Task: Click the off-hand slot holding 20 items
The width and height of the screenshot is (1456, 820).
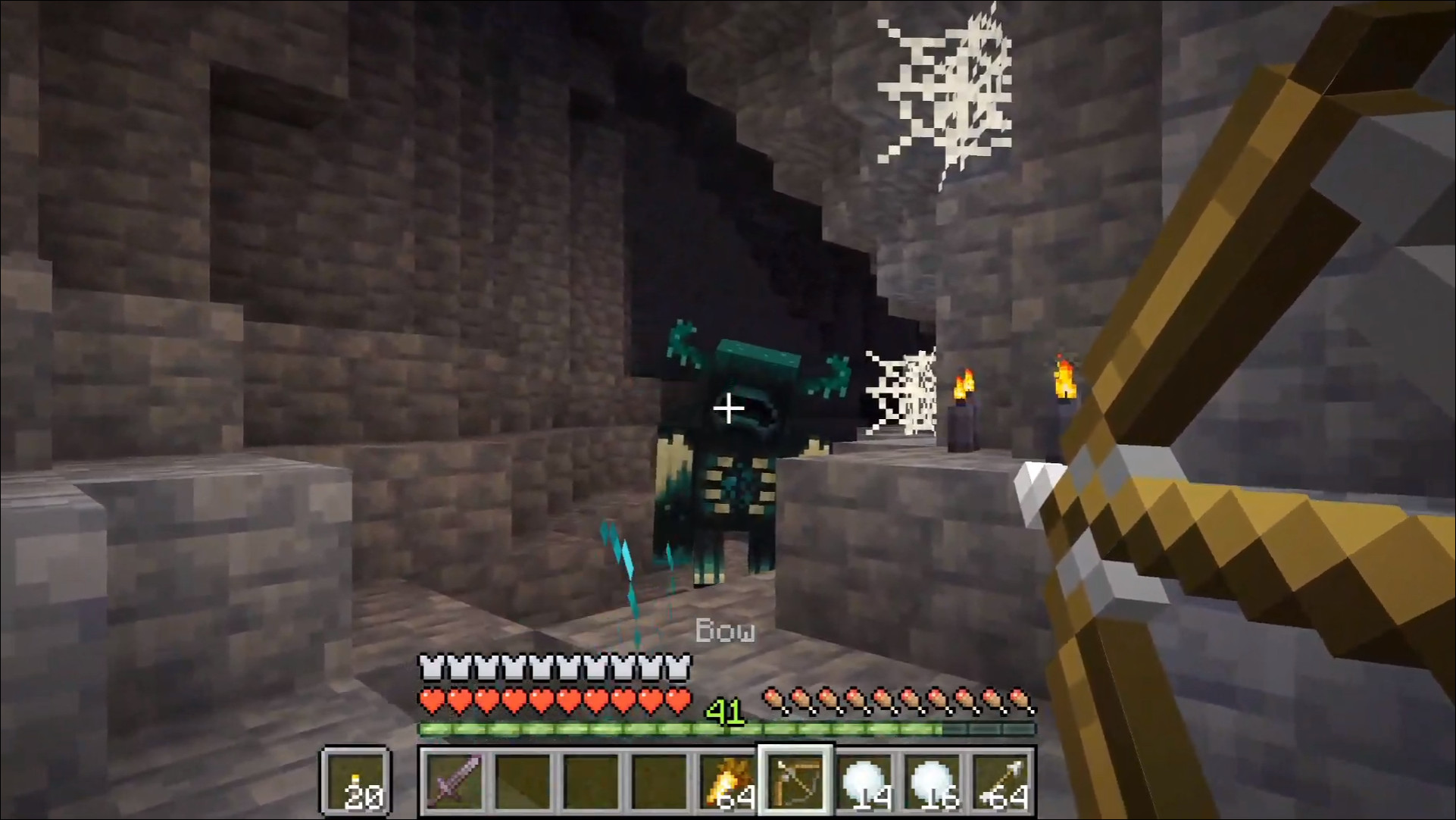Action: [357, 781]
